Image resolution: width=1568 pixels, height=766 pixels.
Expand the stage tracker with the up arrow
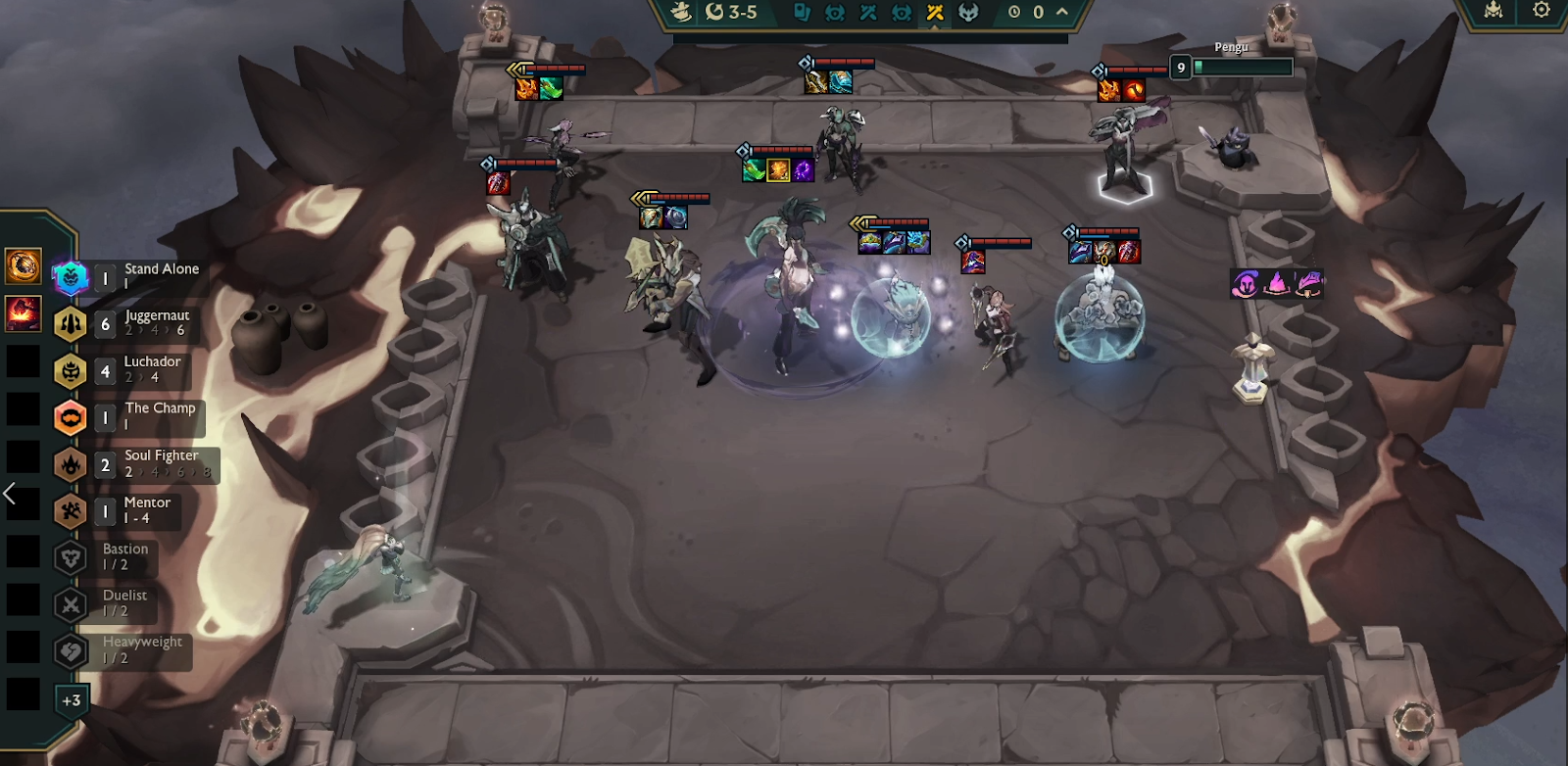click(x=1061, y=12)
